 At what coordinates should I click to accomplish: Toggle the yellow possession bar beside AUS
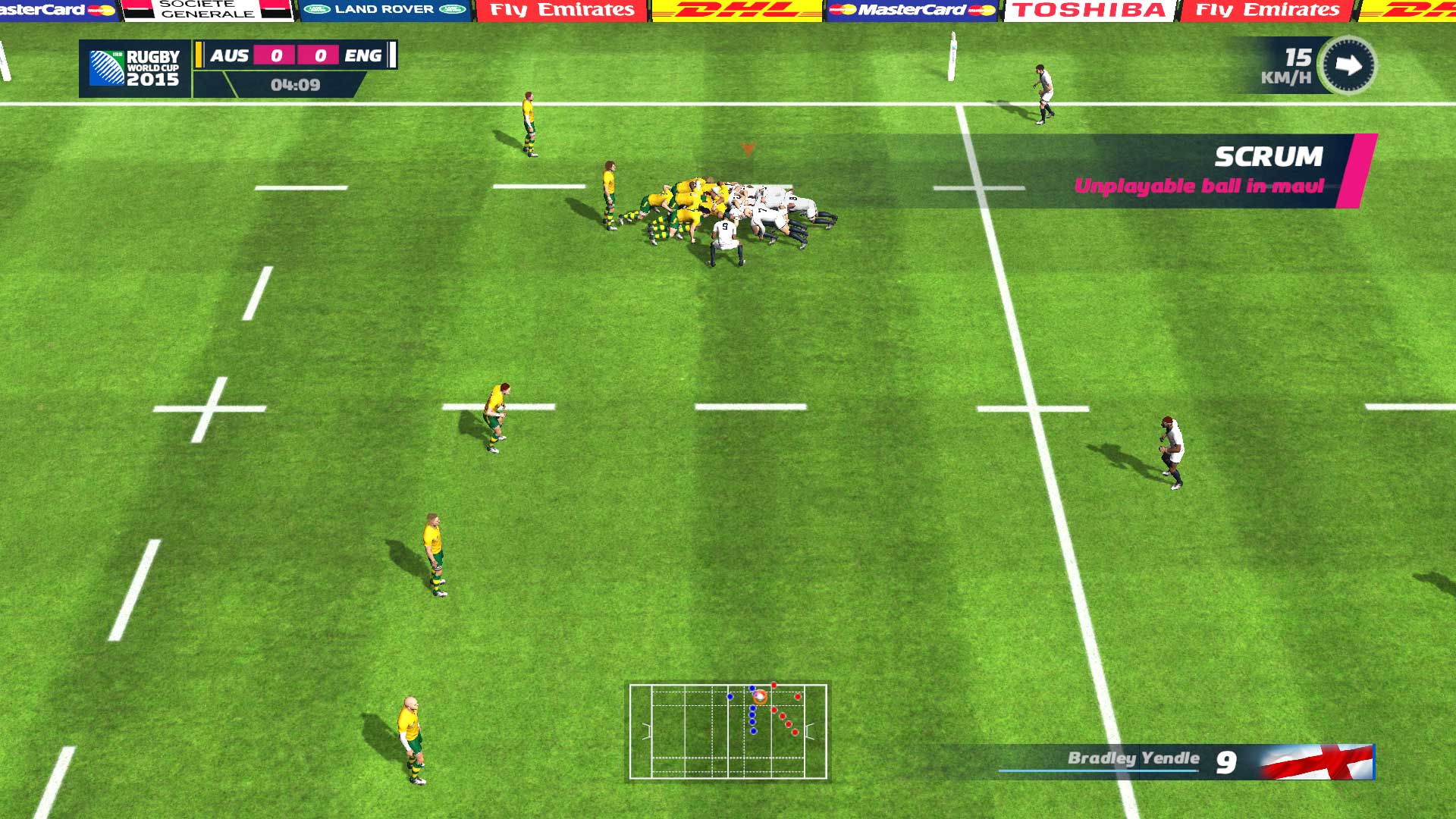point(197,55)
